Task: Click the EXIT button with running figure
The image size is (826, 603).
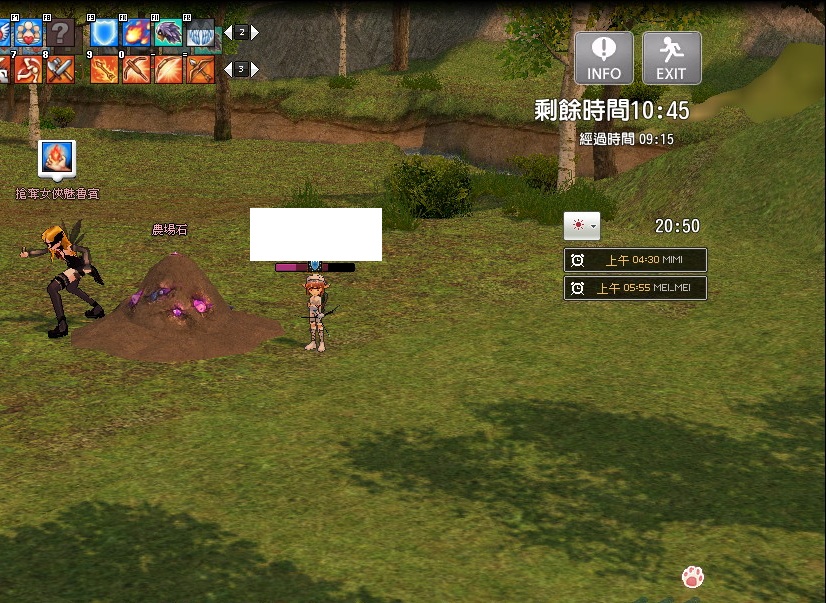Action: click(671, 57)
